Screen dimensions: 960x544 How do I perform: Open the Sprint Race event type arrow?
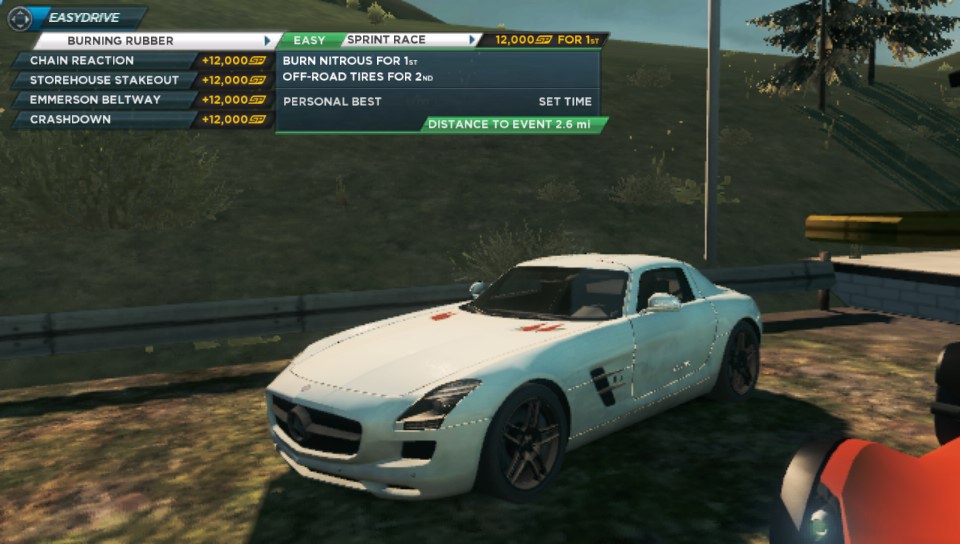(472, 40)
